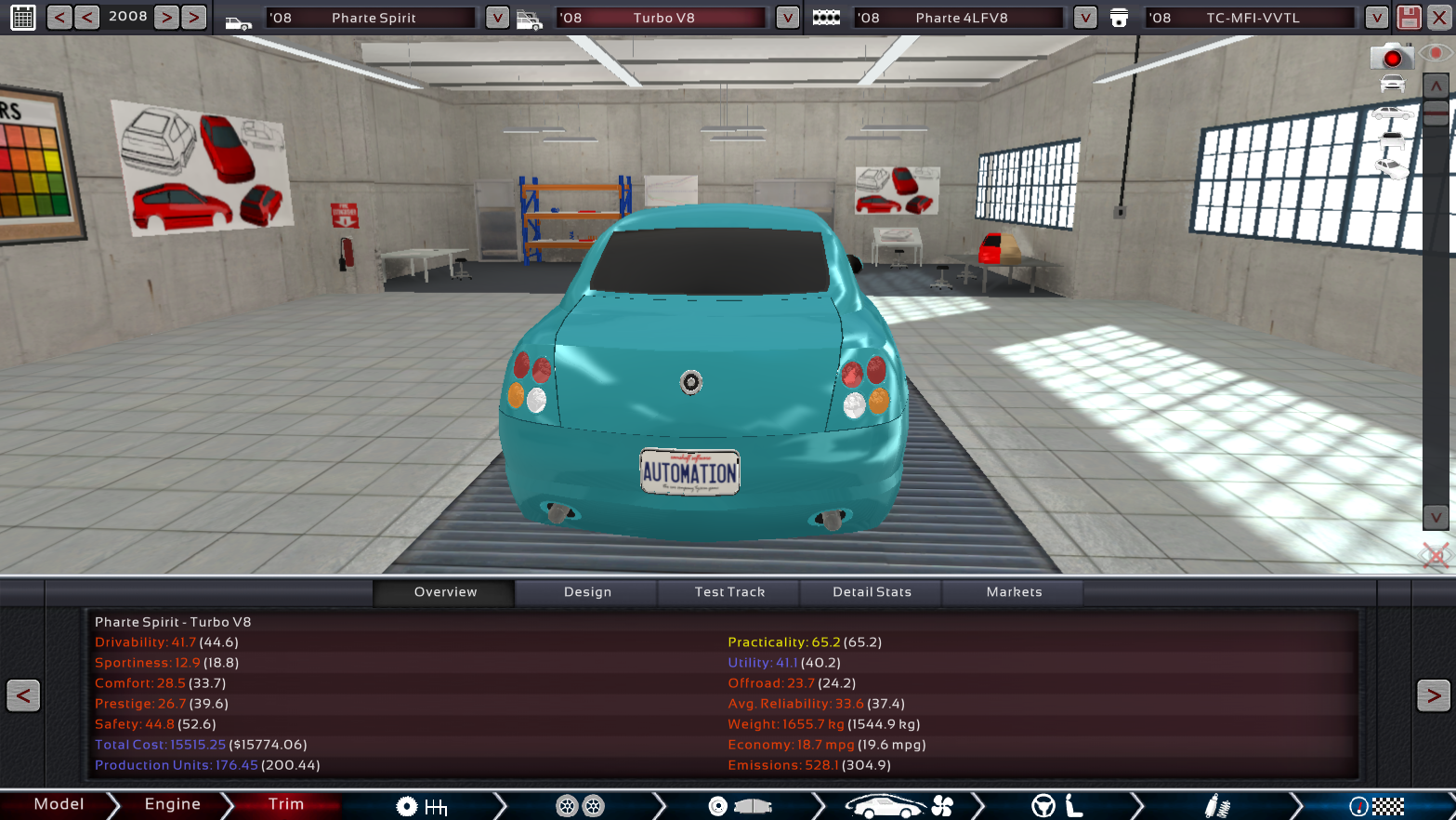Advance the year past 2008 with stepper arrow
The image size is (1456, 820).
164,16
